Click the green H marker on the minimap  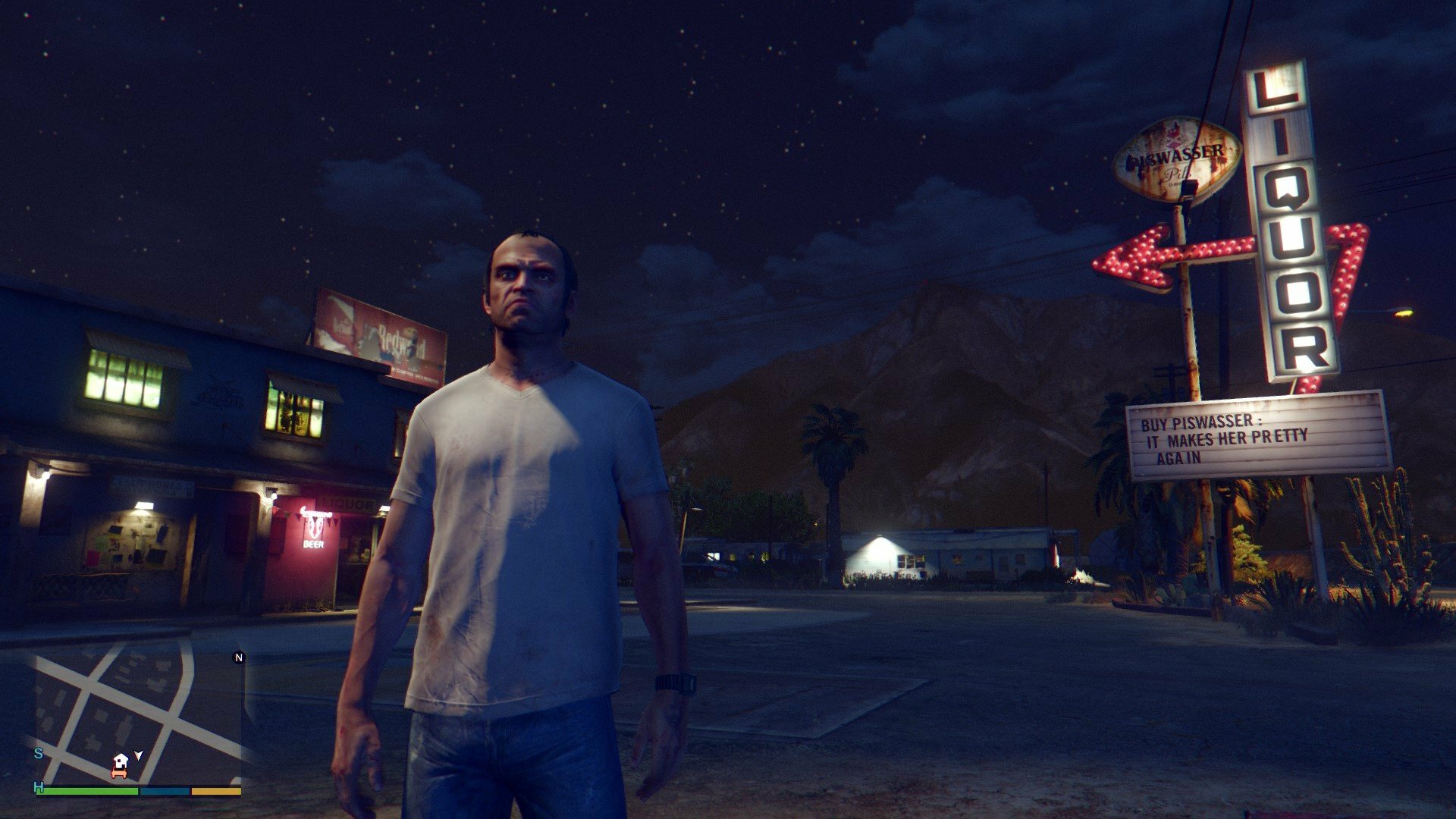(38, 788)
